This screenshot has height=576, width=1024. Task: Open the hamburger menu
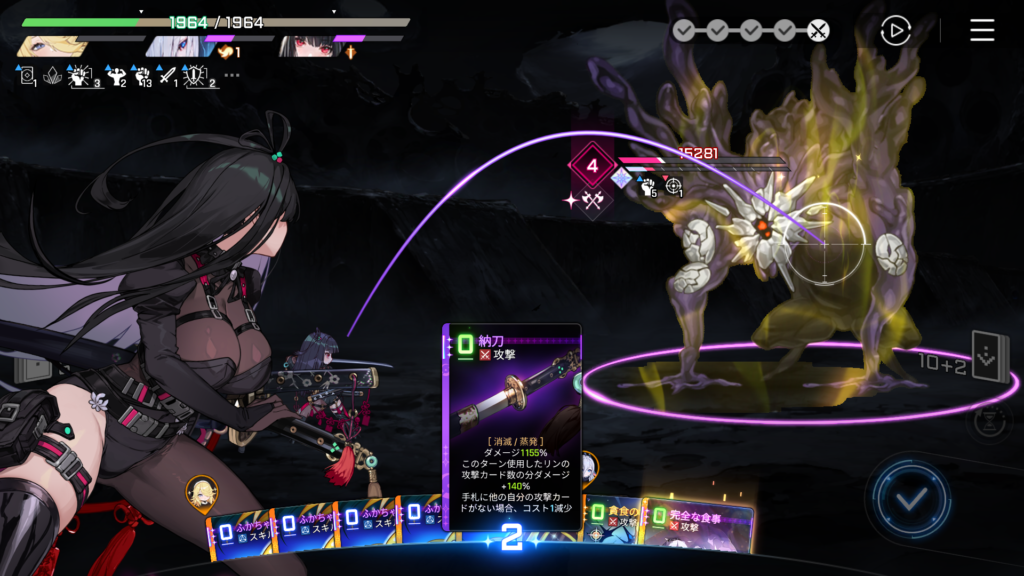(x=982, y=31)
